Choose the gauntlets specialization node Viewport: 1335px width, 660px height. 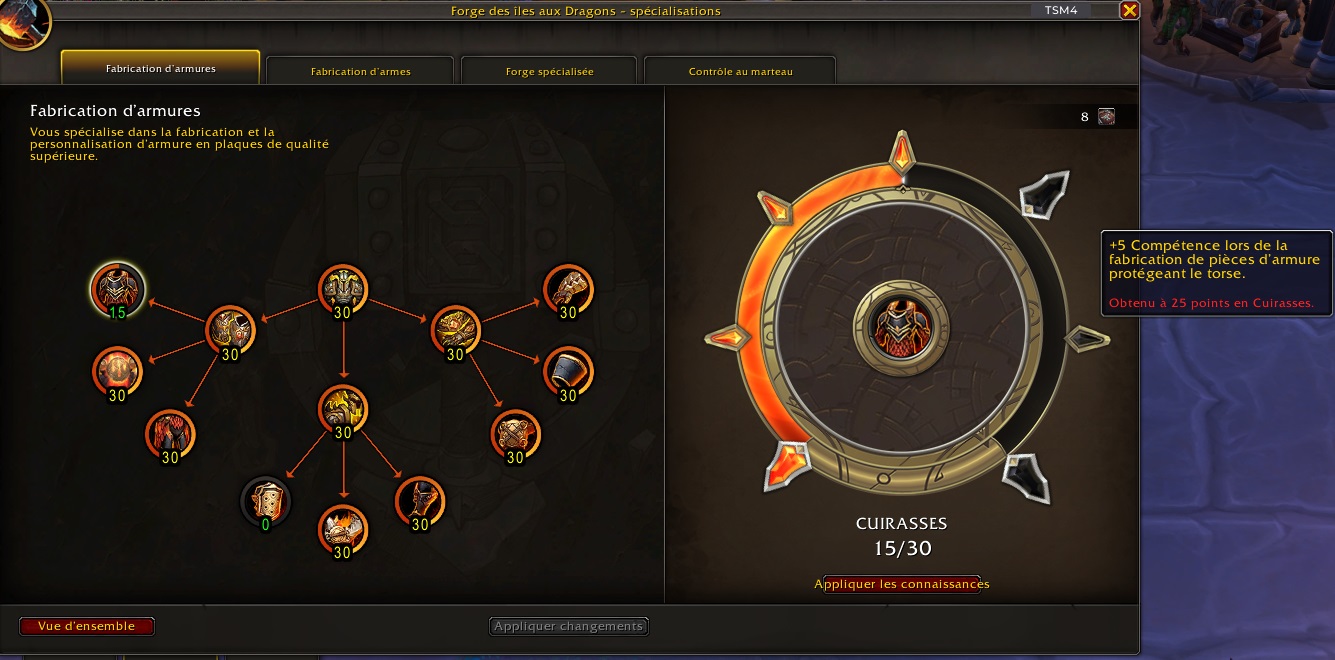click(x=568, y=290)
